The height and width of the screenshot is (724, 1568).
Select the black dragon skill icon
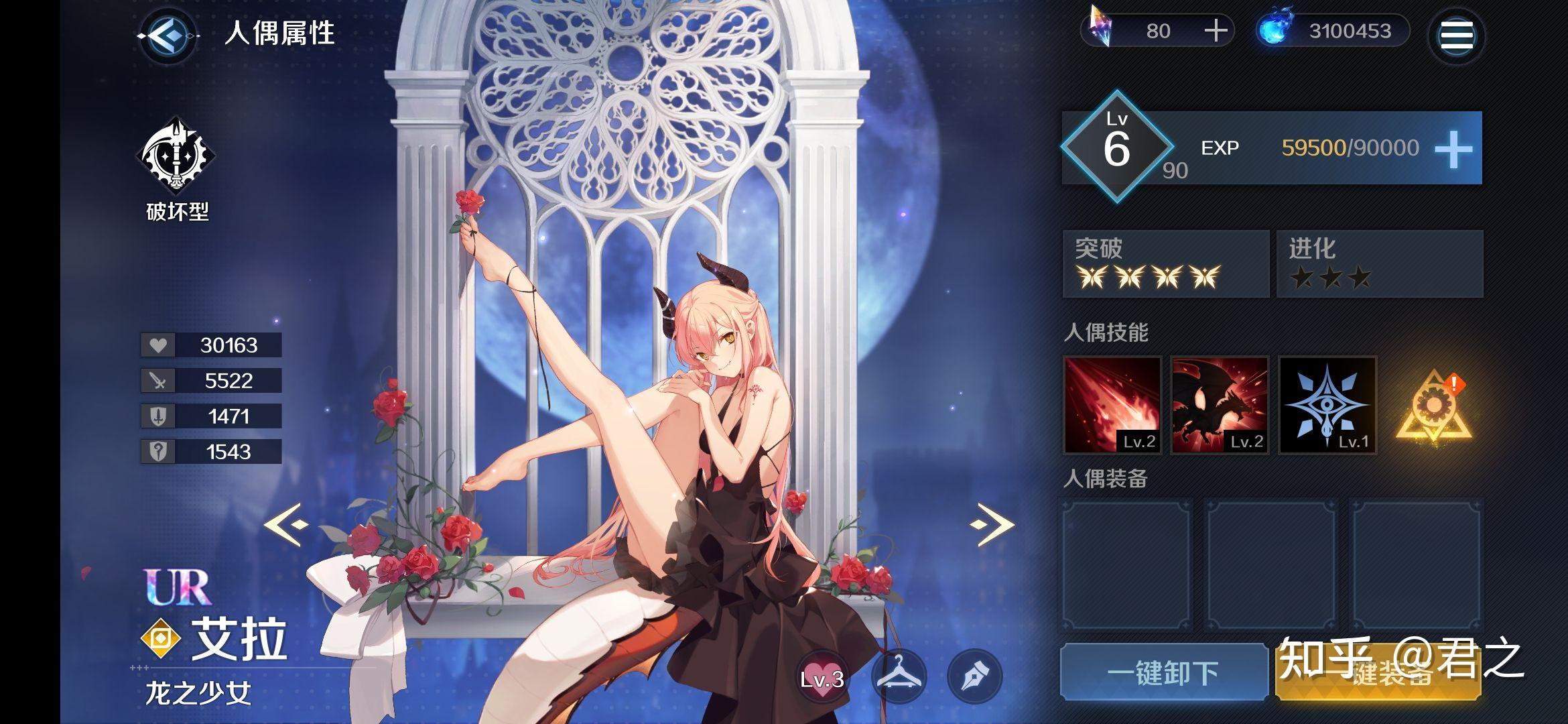(x=1220, y=405)
